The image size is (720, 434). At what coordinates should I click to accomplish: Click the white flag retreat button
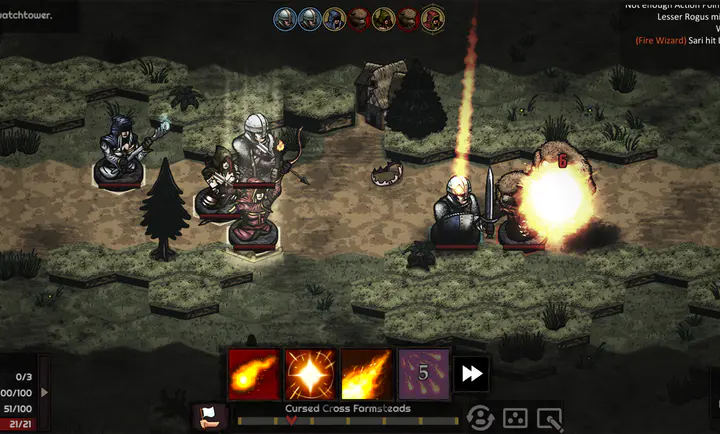pyautogui.click(x=211, y=416)
